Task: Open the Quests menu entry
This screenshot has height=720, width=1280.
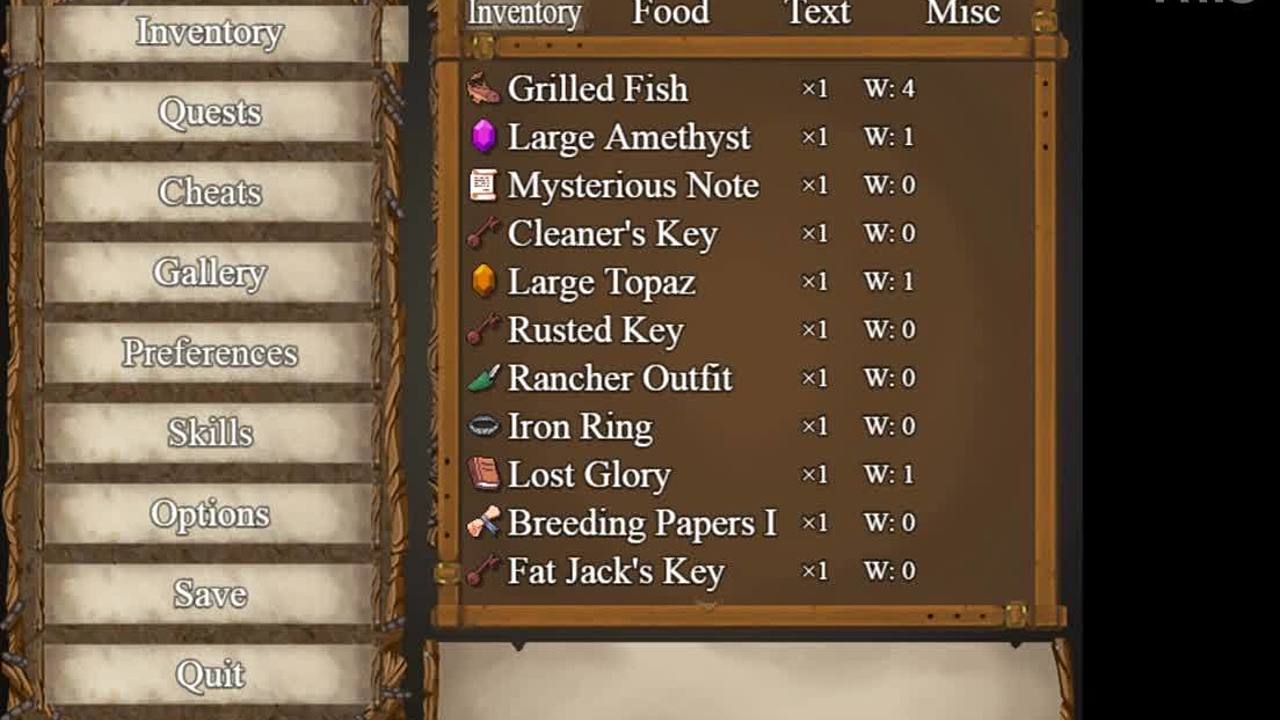Action: tap(209, 112)
